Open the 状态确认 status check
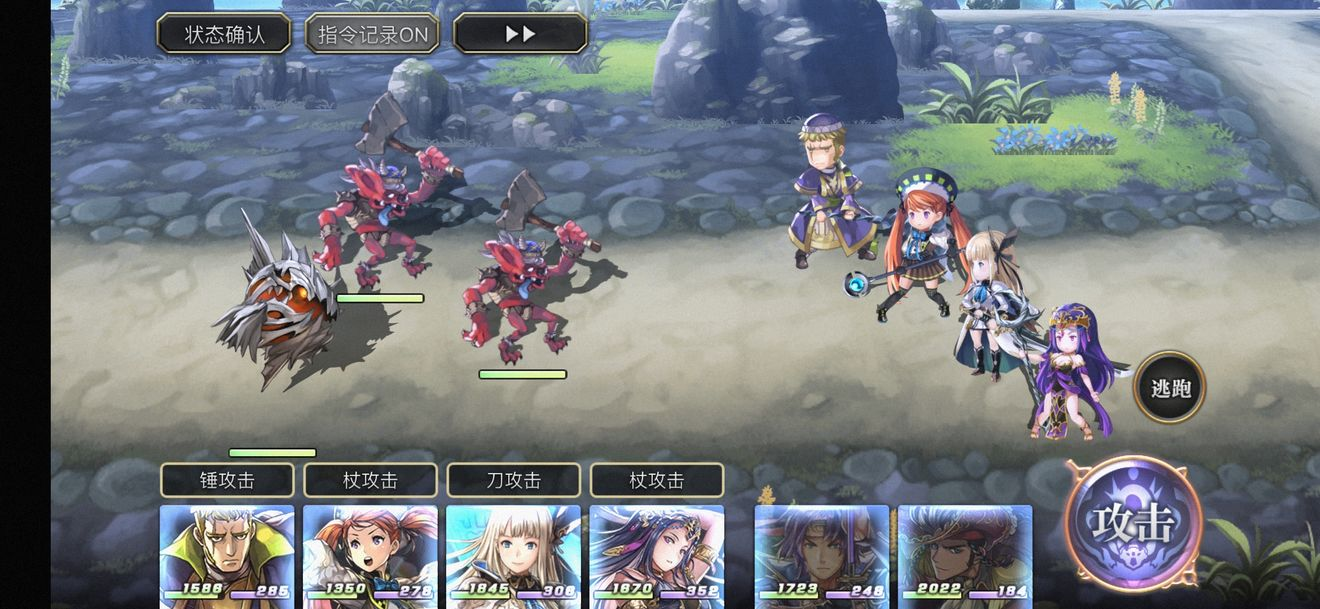 tap(224, 34)
